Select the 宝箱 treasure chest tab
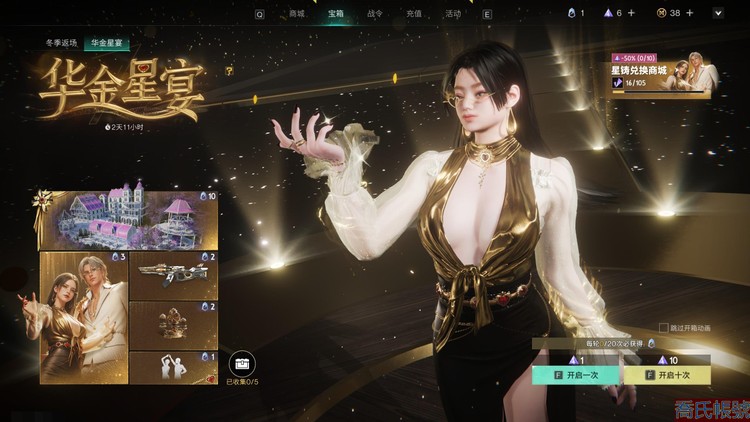The height and width of the screenshot is (422, 750). (336, 14)
